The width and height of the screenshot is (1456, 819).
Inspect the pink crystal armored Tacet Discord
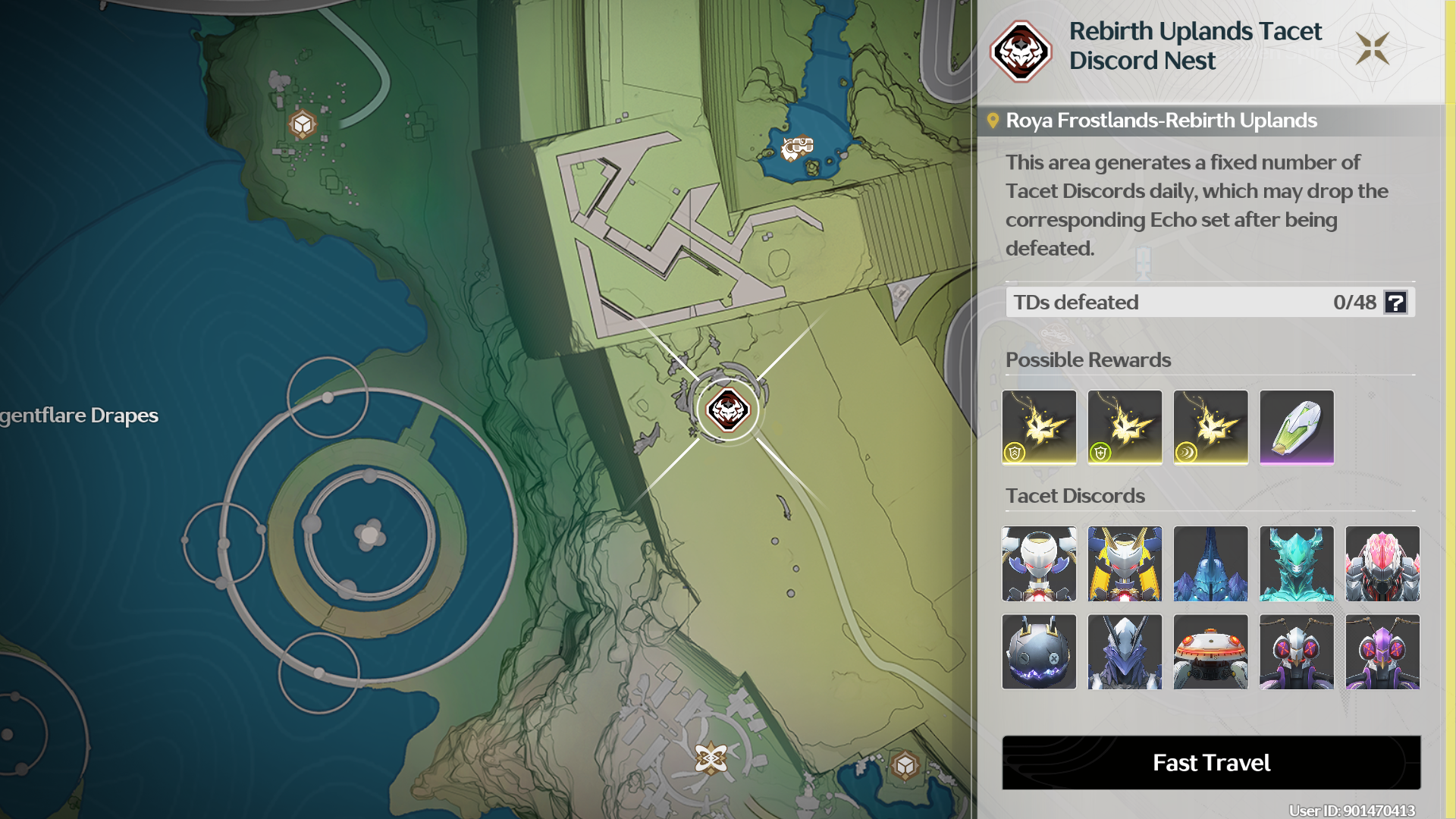coord(1382,563)
